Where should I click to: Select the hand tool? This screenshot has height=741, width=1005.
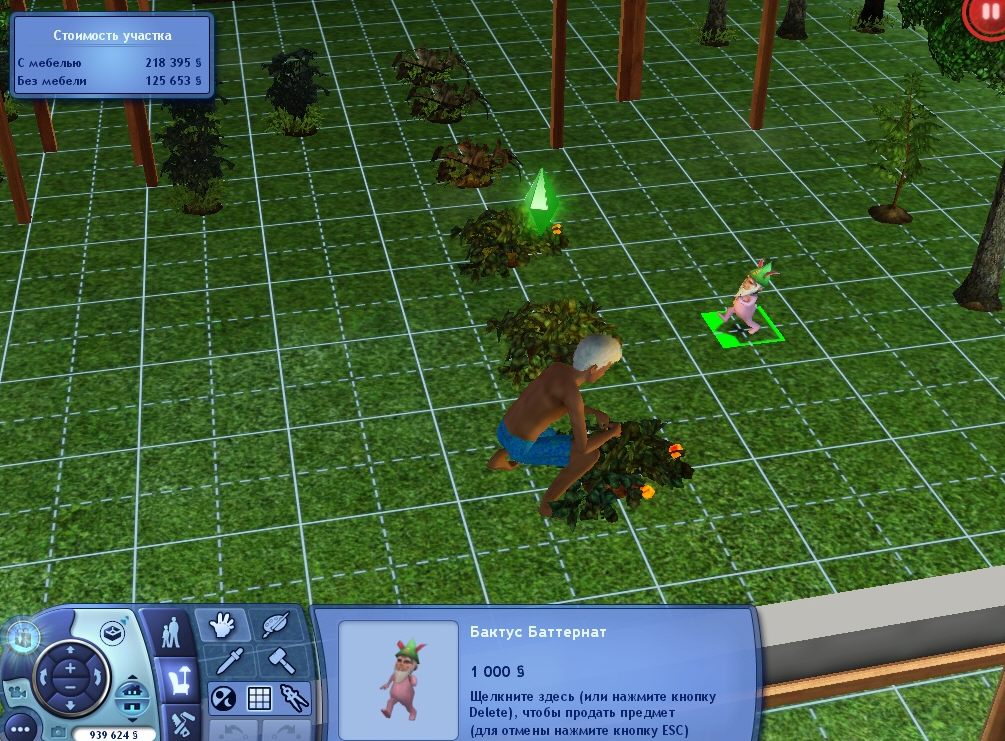pos(222,626)
